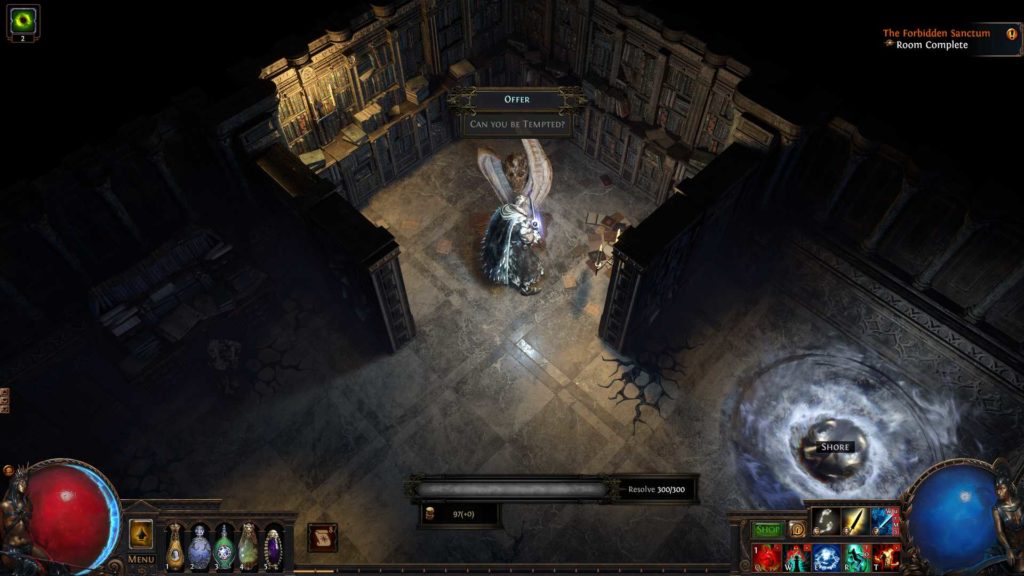Use the golden flask in slot 1

(x=175, y=546)
